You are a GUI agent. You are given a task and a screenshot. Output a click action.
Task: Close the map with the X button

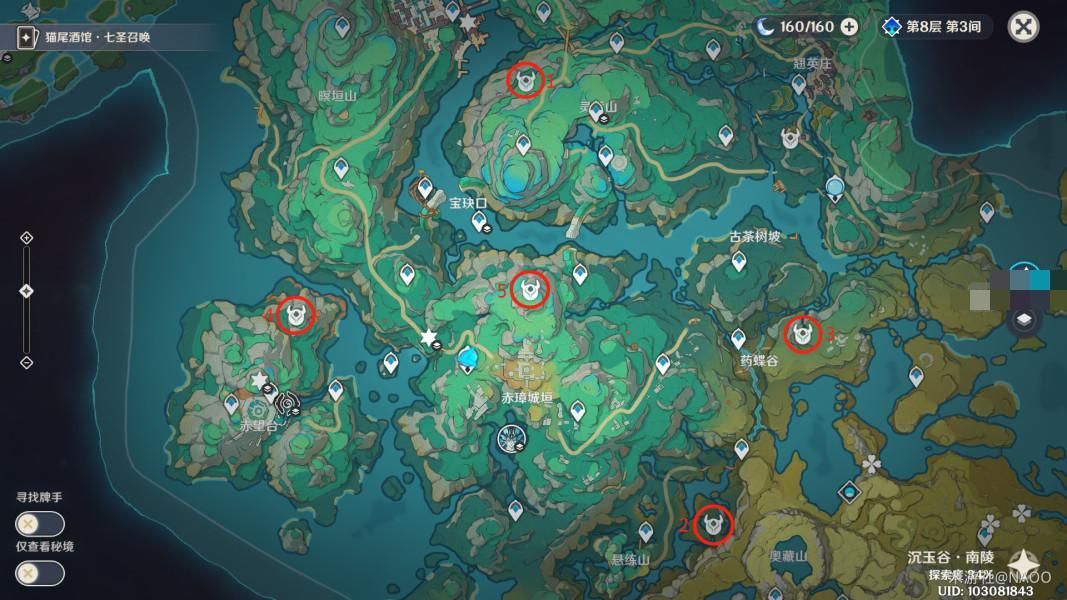1023,26
